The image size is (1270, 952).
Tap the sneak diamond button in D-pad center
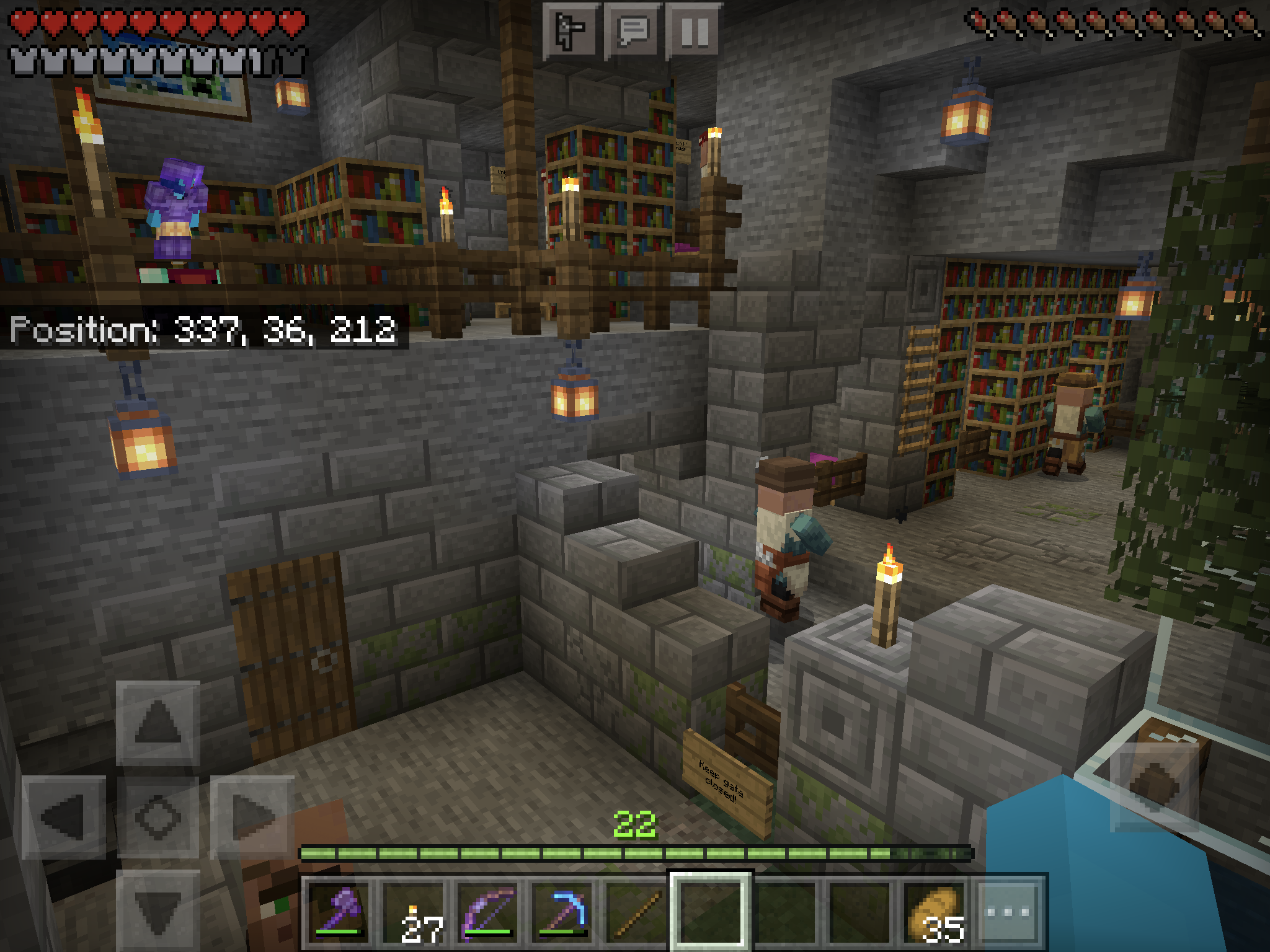point(158,818)
